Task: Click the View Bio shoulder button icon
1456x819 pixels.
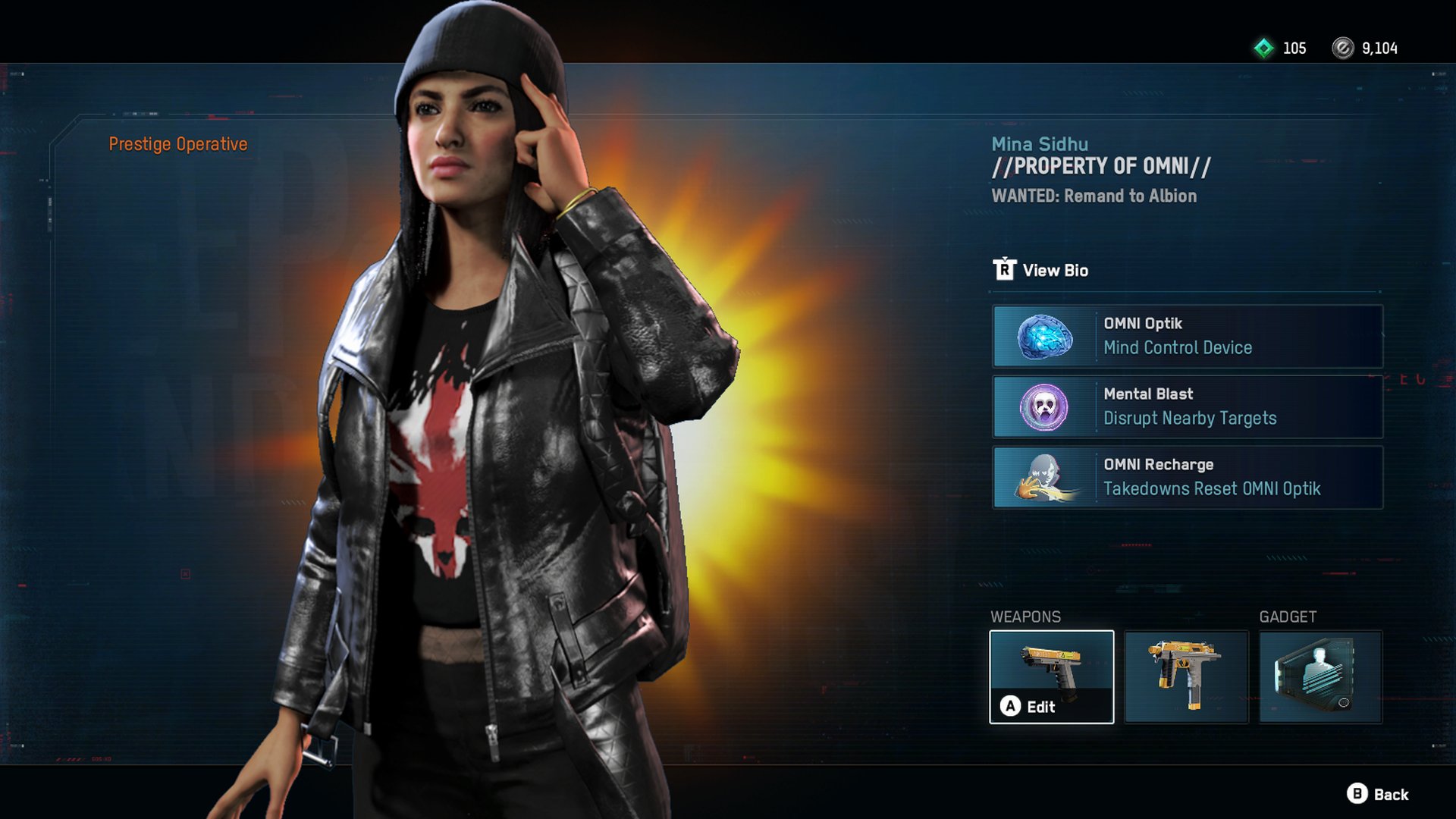Action: 1003,270
